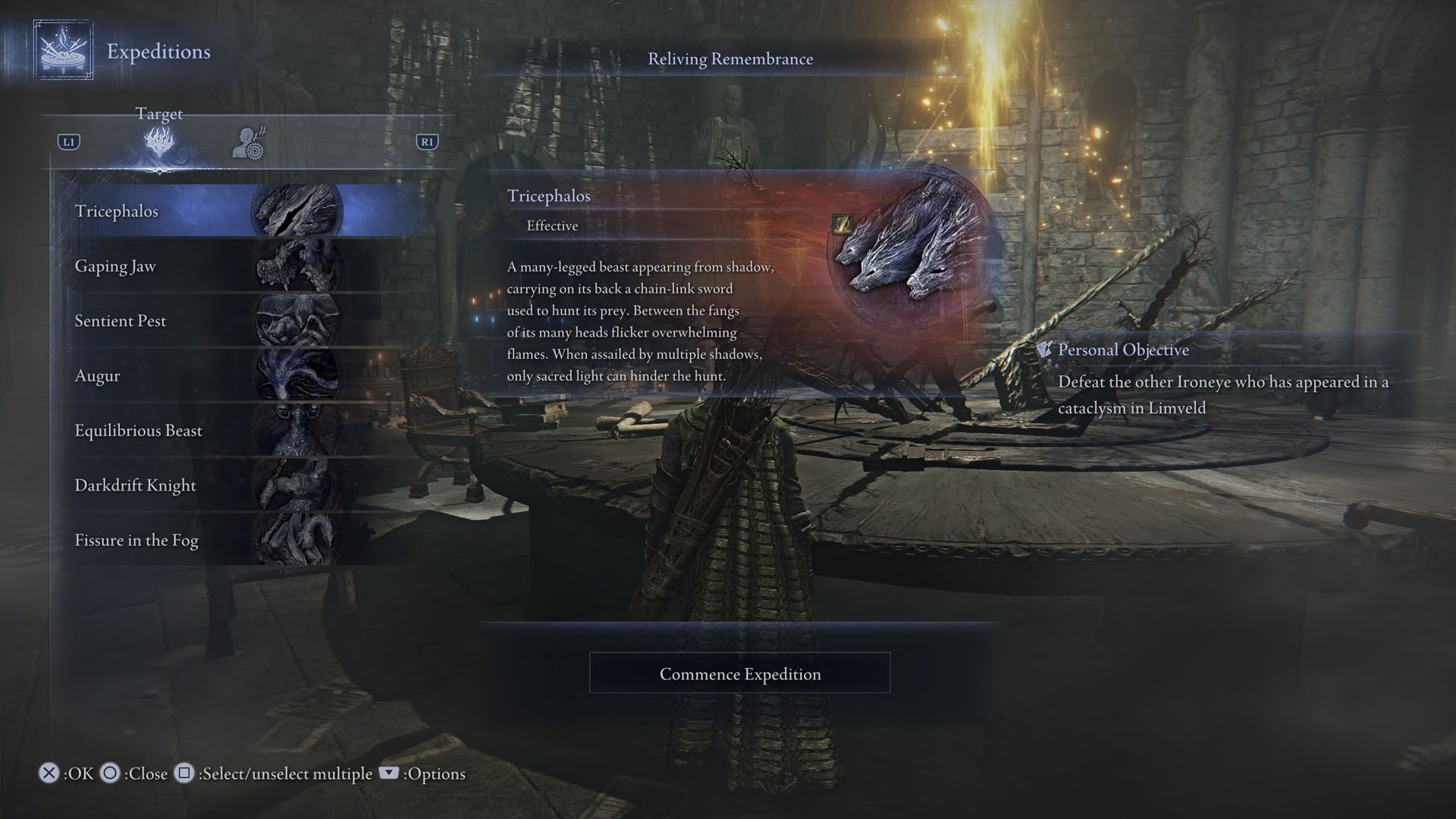Open the Target category menu
This screenshot has height=819, width=1456.
click(x=160, y=114)
